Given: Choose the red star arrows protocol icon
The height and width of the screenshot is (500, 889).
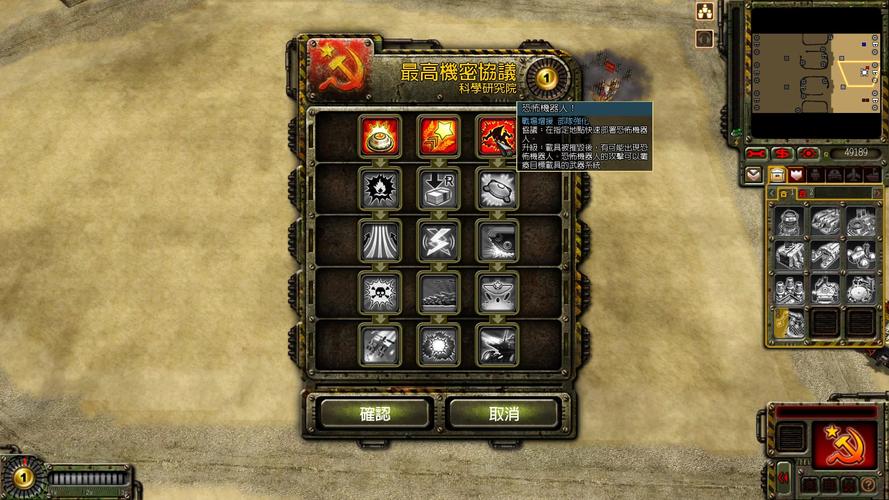Looking at the screenshot, I should tap(438, 136).
